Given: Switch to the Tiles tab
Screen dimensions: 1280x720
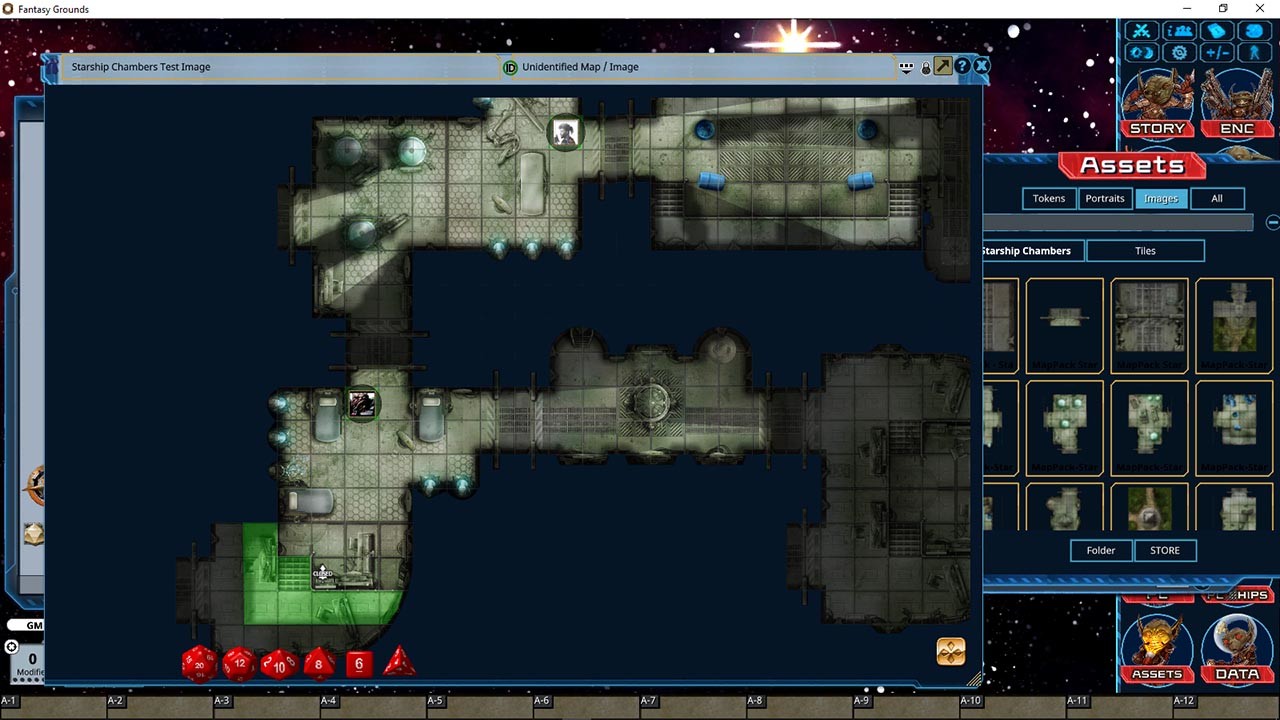Looking at the screenshot, I should (x=1145, y=250).
